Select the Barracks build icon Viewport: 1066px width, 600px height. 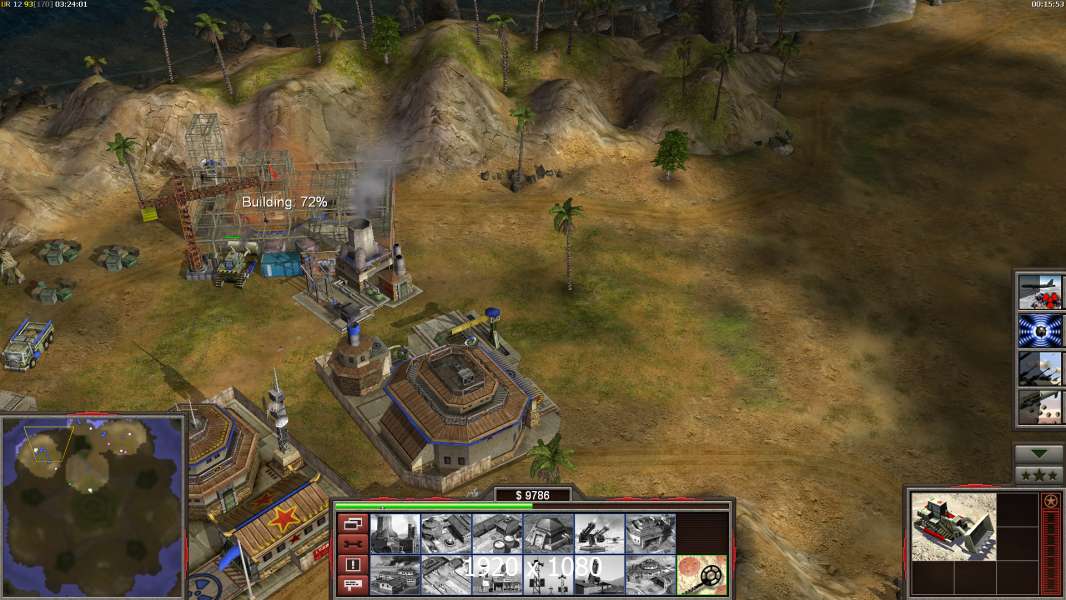click(445, 534)
